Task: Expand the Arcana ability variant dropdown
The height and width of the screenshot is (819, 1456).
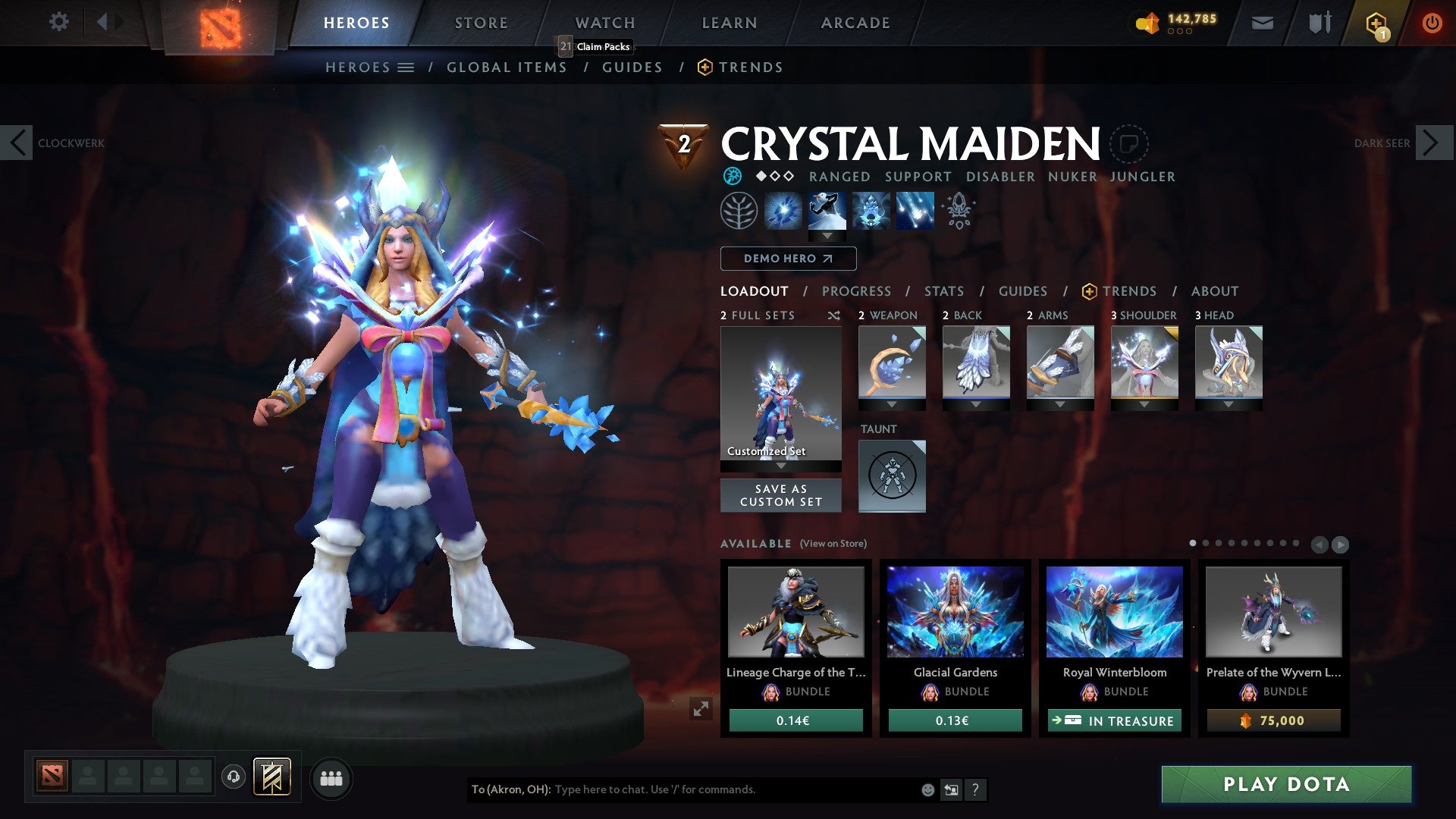Action: (x=828, y=236)
